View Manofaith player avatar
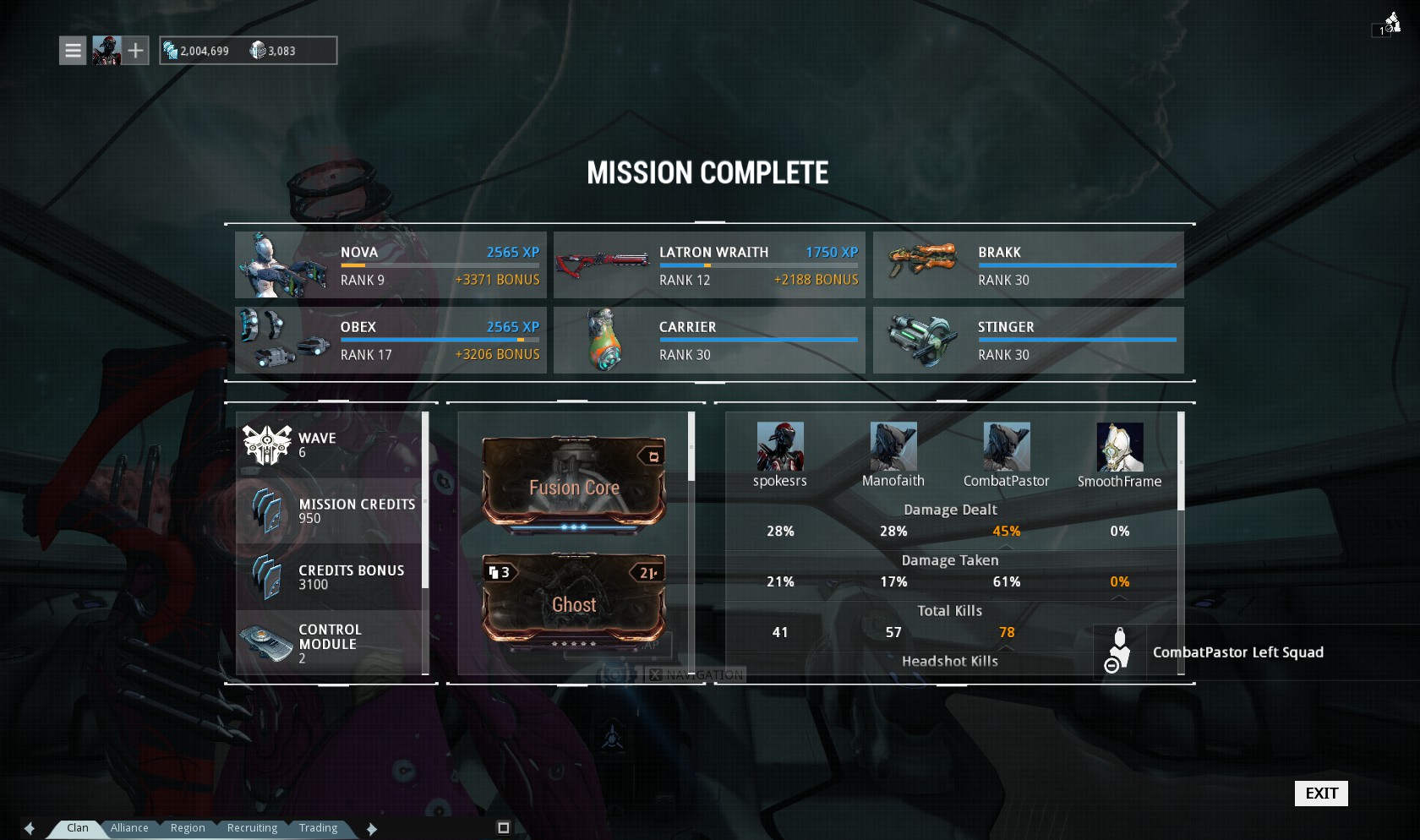 (893, 446)
